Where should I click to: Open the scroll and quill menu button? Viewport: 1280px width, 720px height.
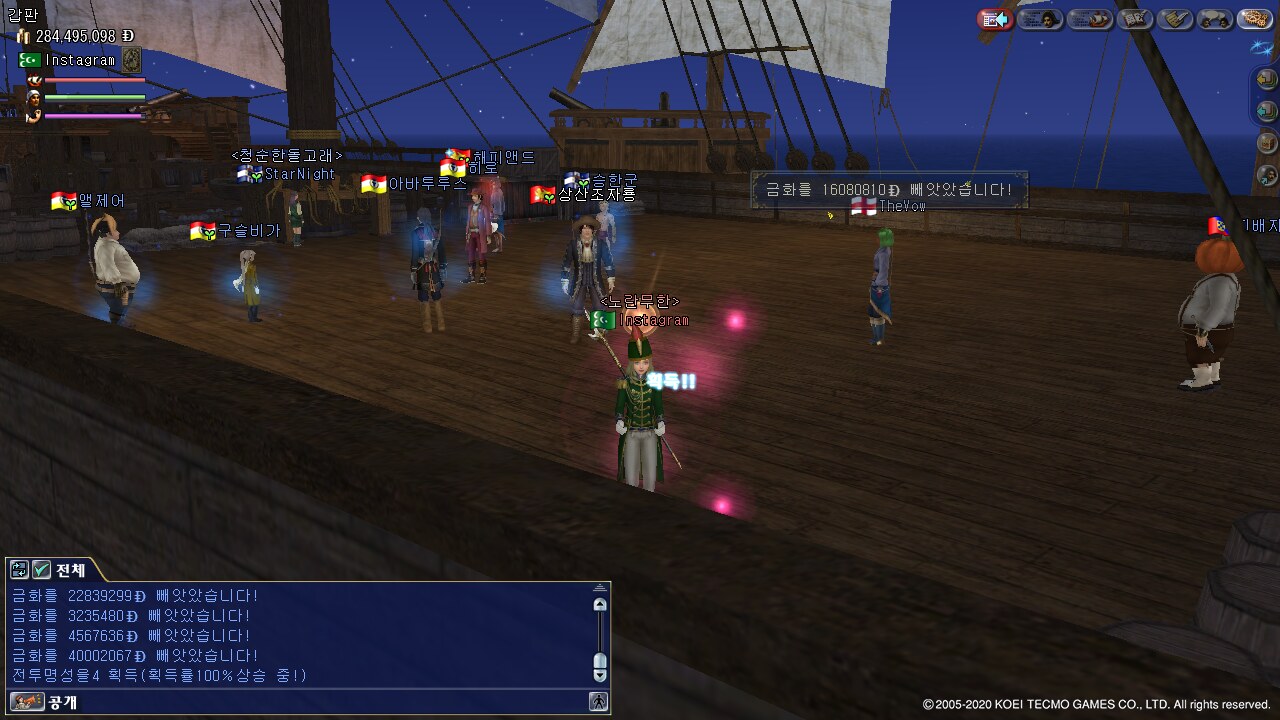(1177, 19)
